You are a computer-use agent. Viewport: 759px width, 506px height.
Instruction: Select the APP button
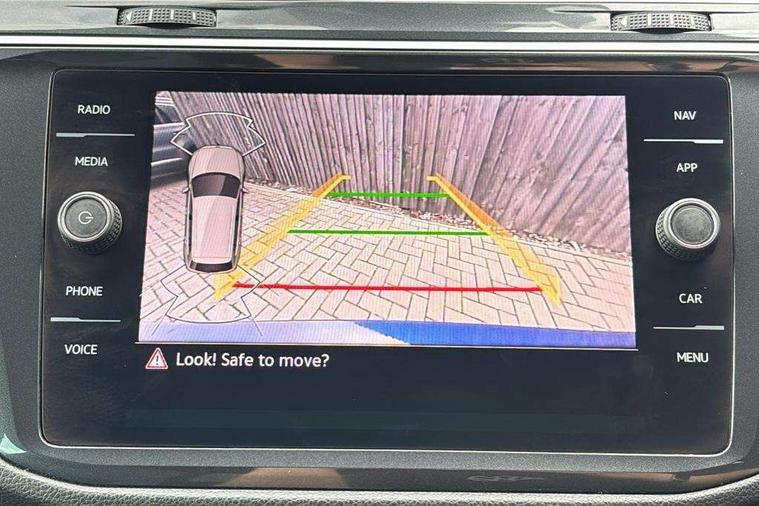(x=687, y=168)
